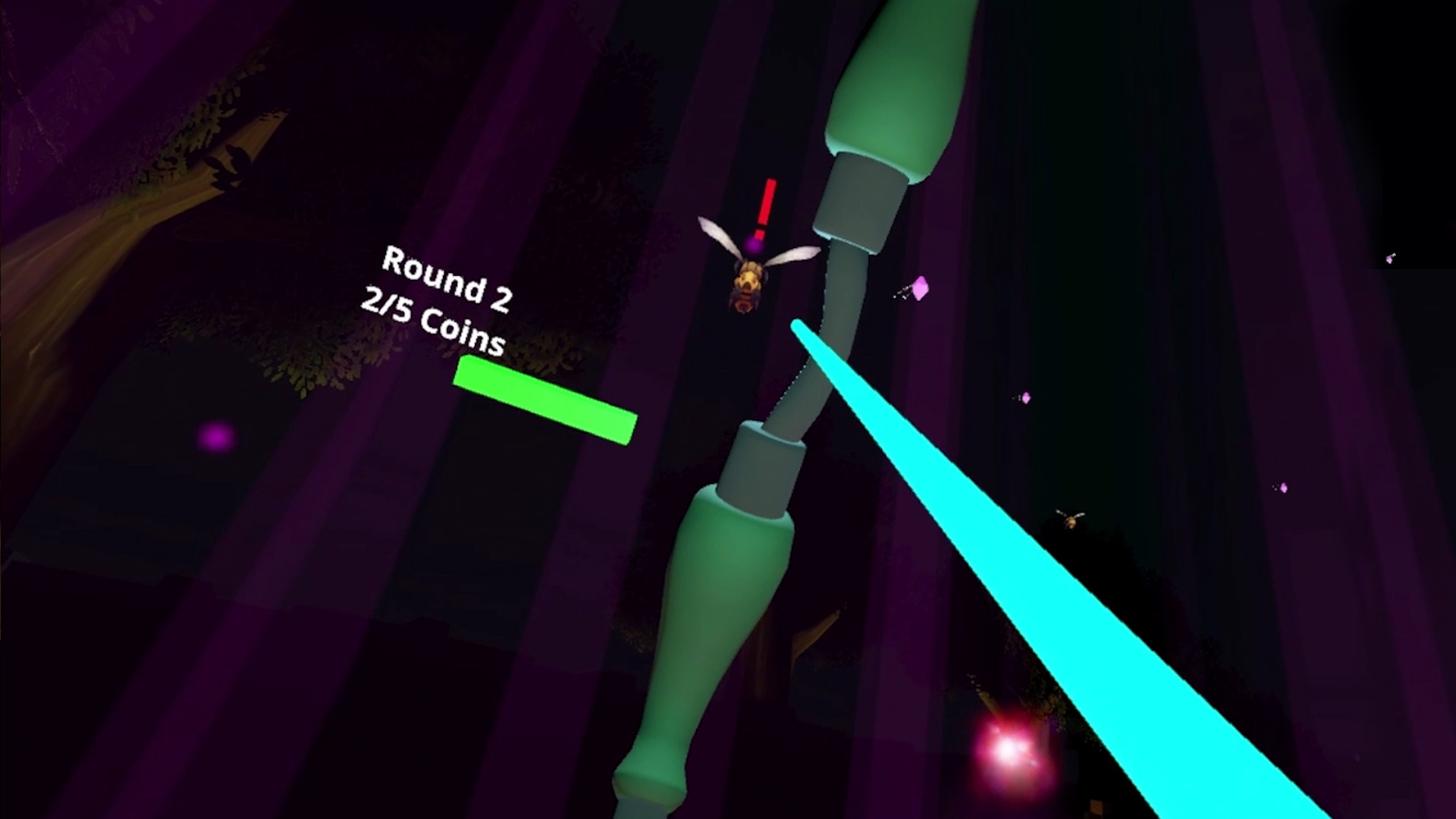
Task: Select the distant bee on the right side
Action: click(1070, 520)
